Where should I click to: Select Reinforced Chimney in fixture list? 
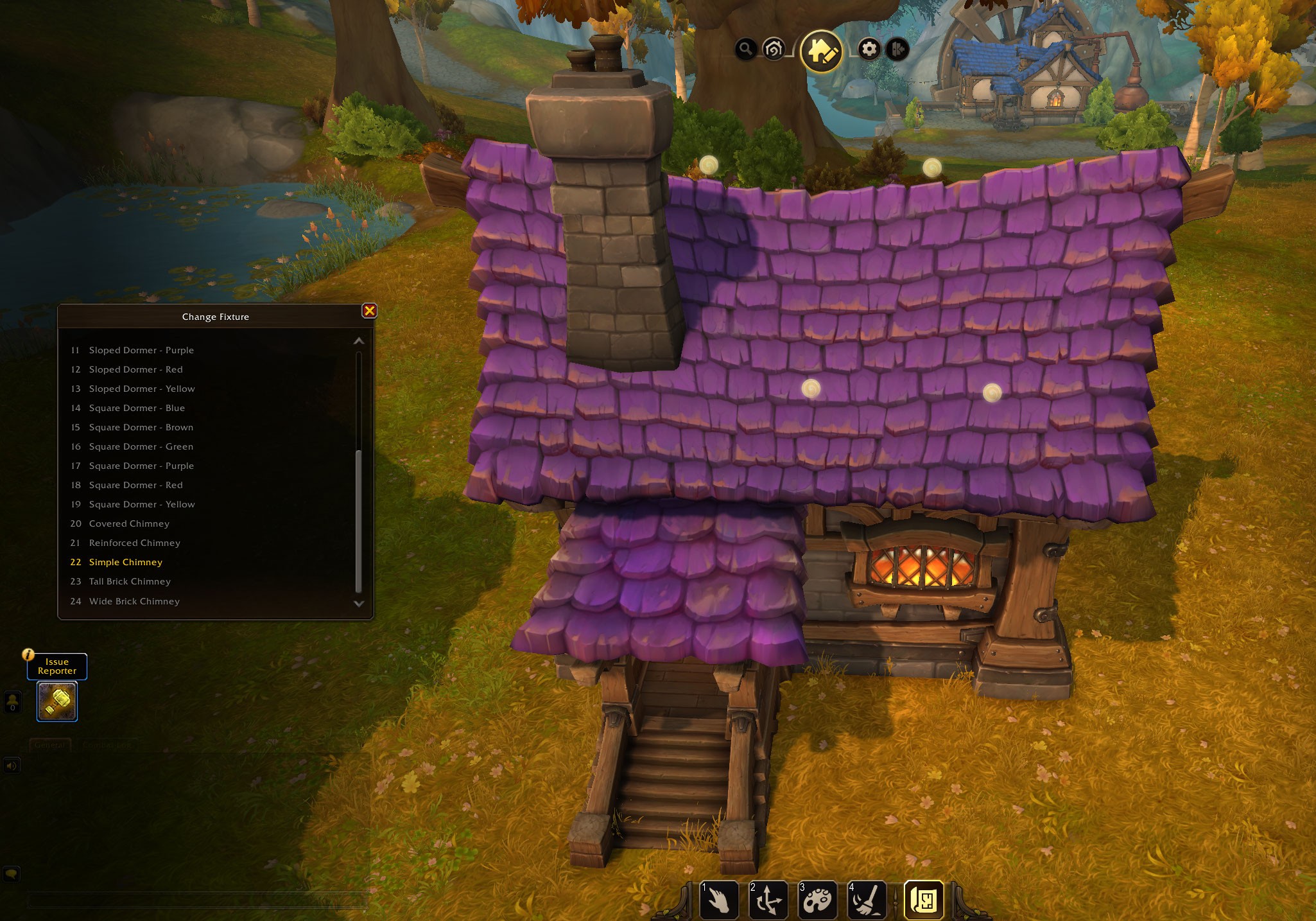coord(134,543)
